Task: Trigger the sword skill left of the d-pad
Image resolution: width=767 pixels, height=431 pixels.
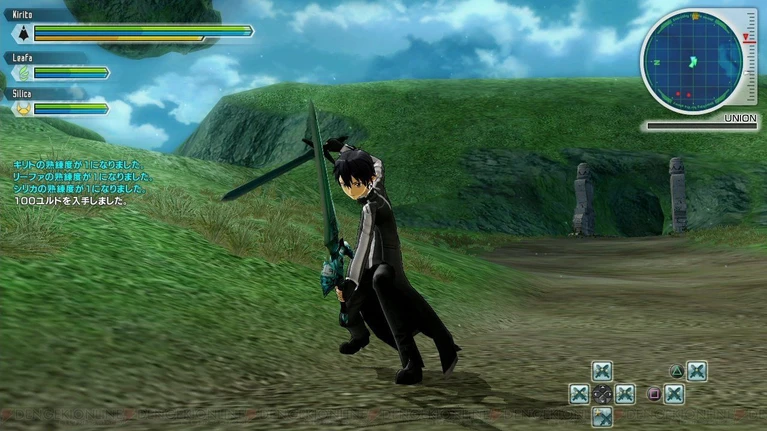Action: point(579,394)
